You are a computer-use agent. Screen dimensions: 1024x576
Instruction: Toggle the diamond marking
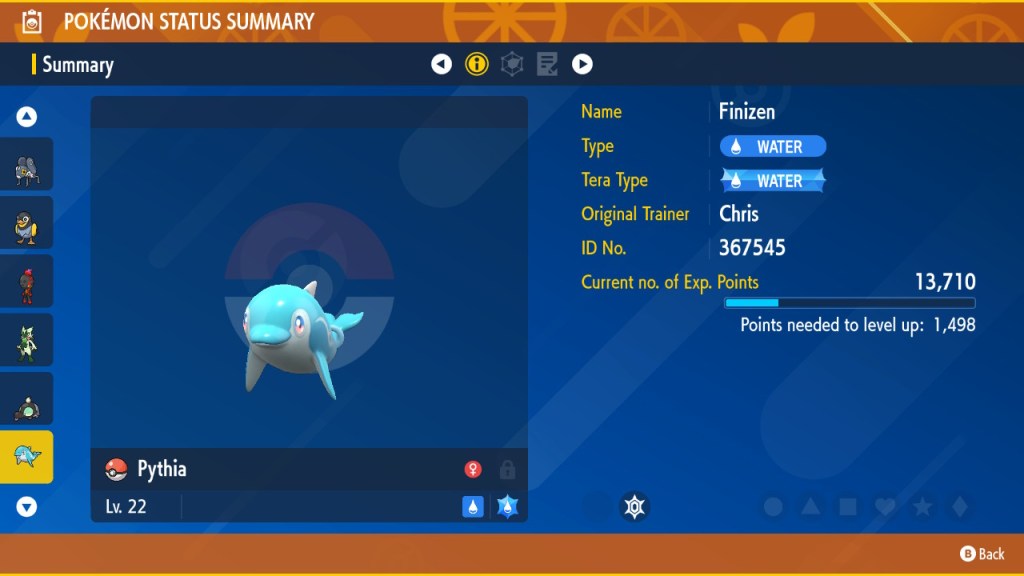click(959, 507)
